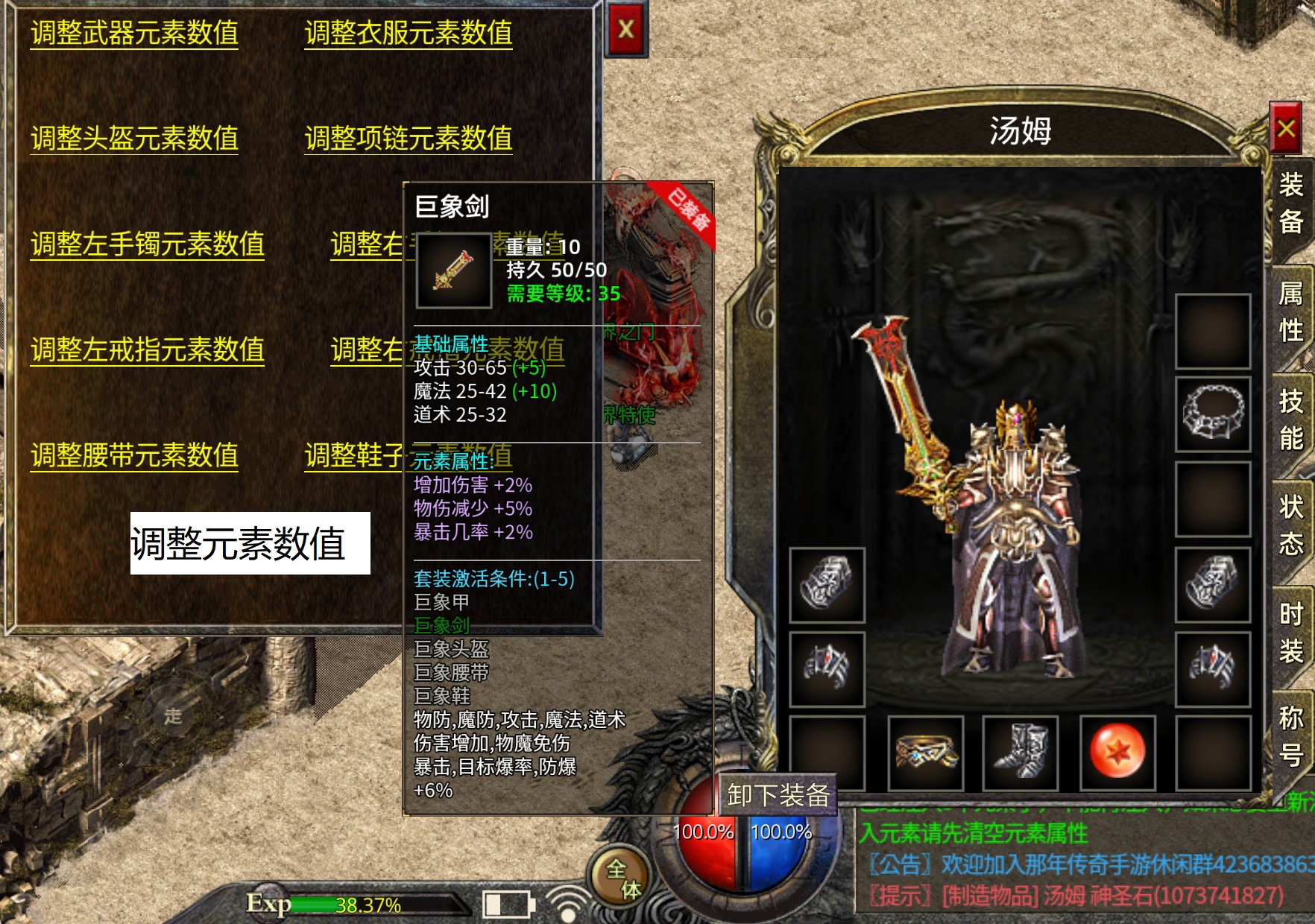Viewport: 1315px width, 924px height.
Task: Select 调整左手镯元素数值 option
Action: [148, 244]
